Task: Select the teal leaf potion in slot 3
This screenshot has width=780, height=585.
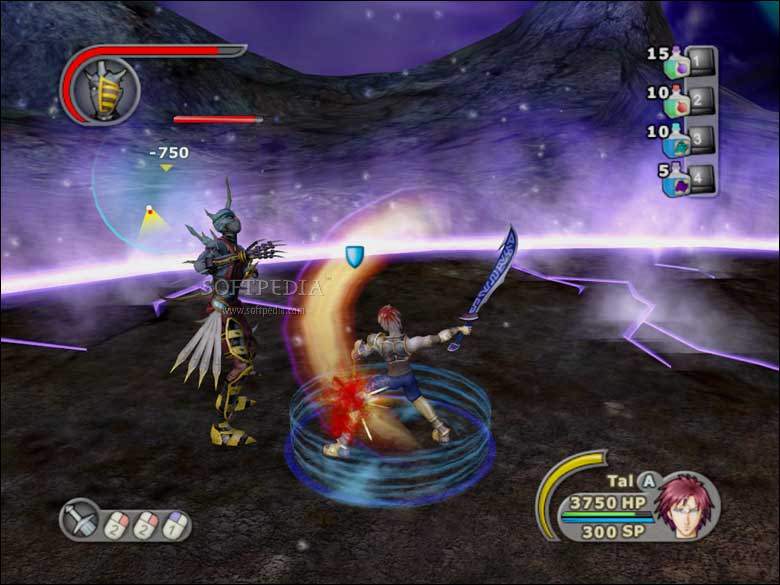Action: point(678,141)
